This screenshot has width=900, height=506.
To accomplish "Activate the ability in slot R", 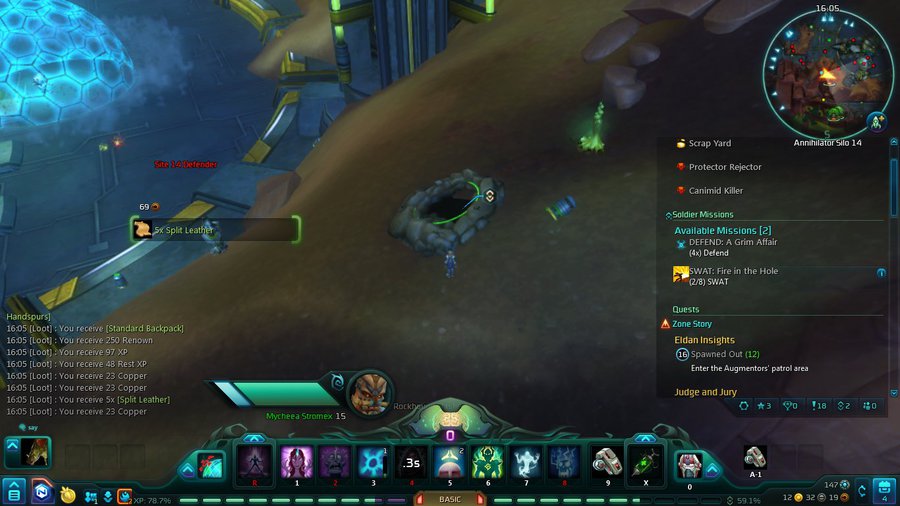I will 254,463.
